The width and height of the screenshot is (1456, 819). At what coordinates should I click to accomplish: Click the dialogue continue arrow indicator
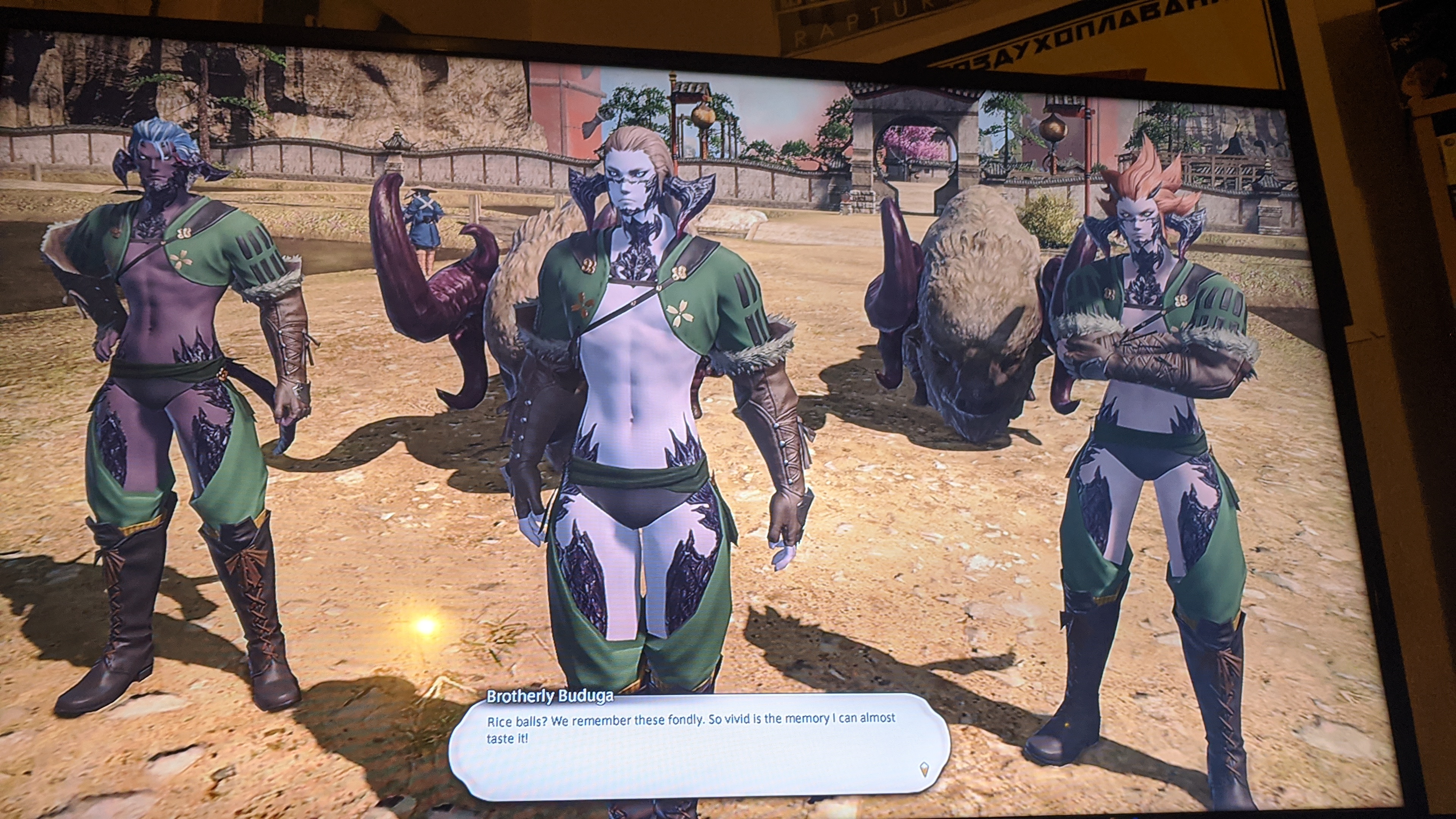coord(924,769)
